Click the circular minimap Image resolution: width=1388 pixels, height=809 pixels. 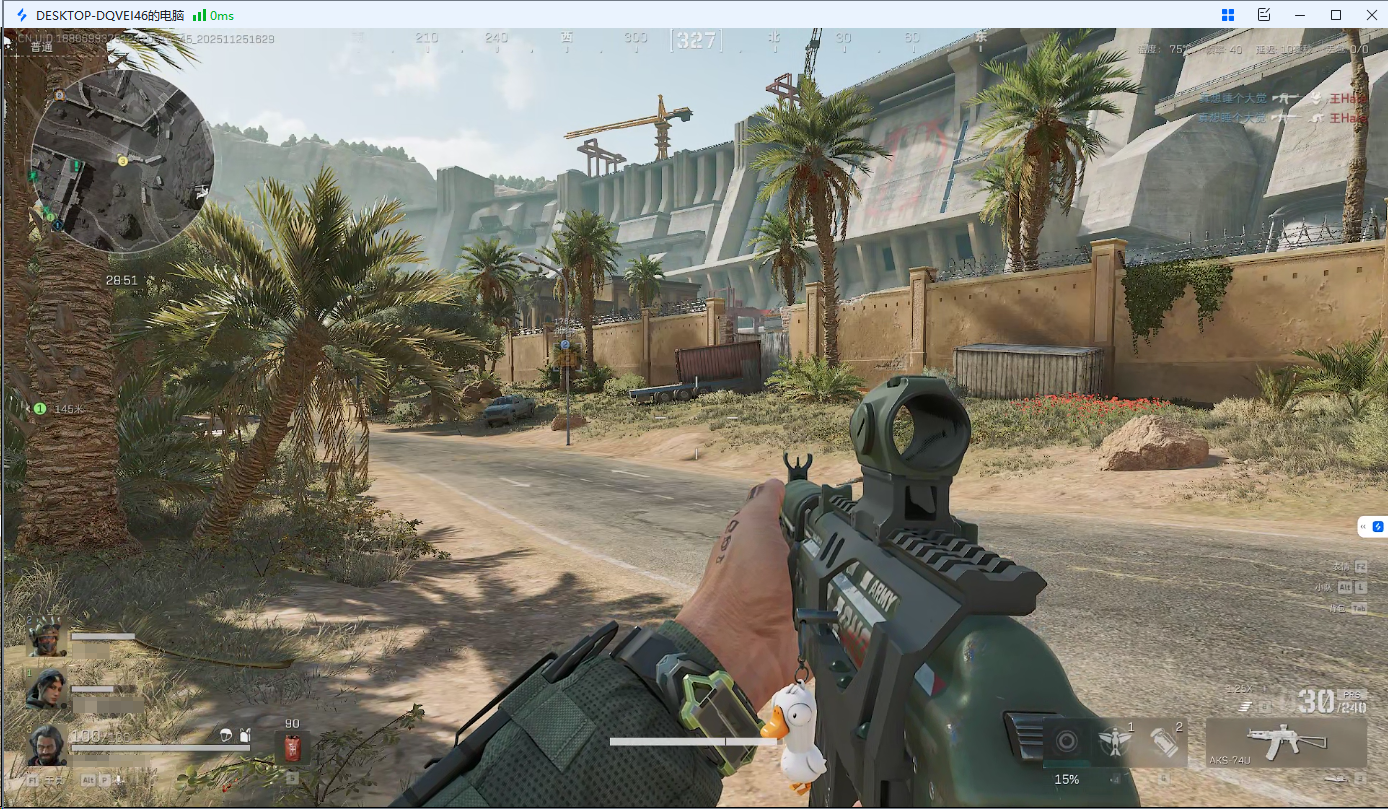pyautogui.click(x=122, y=159)
